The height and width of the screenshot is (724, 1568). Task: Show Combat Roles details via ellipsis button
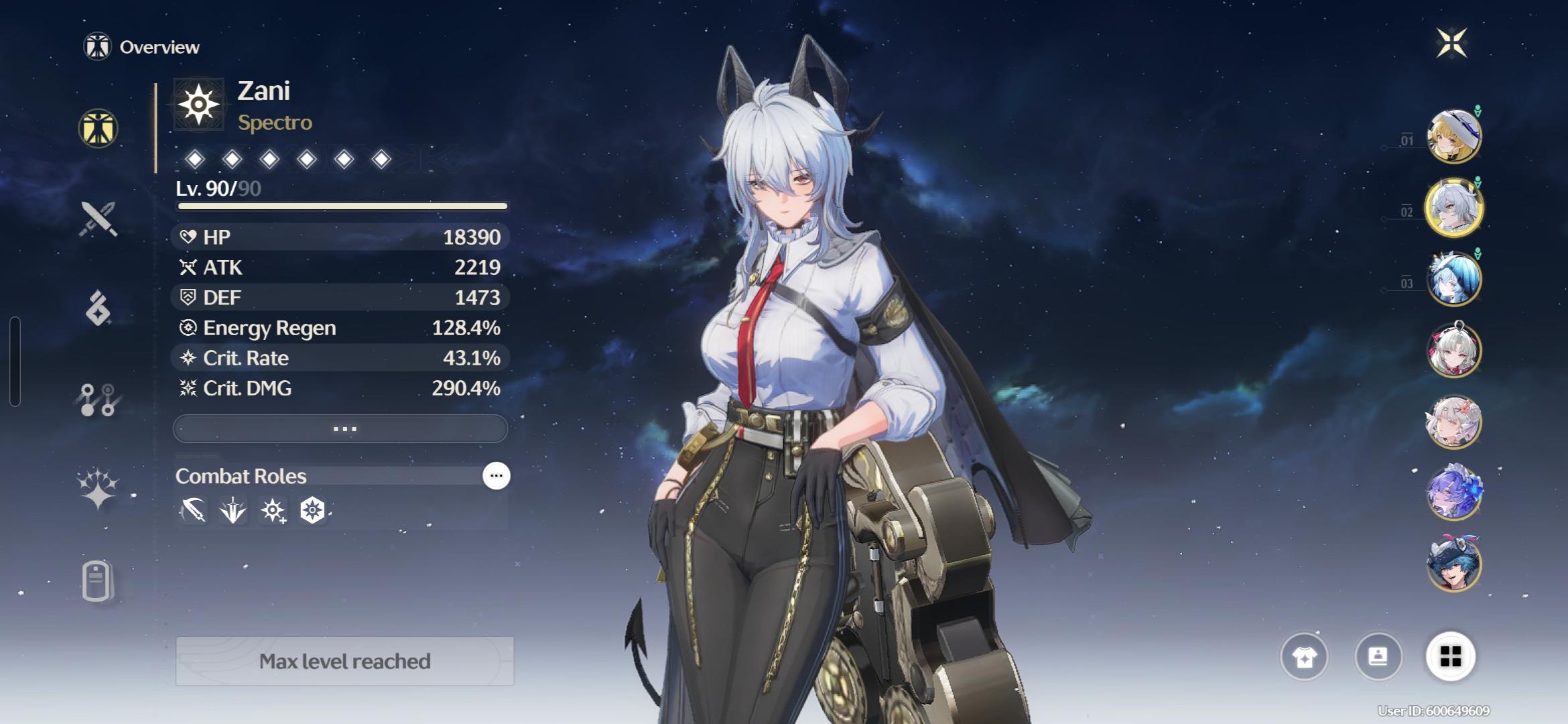click(x=496, y=476)
